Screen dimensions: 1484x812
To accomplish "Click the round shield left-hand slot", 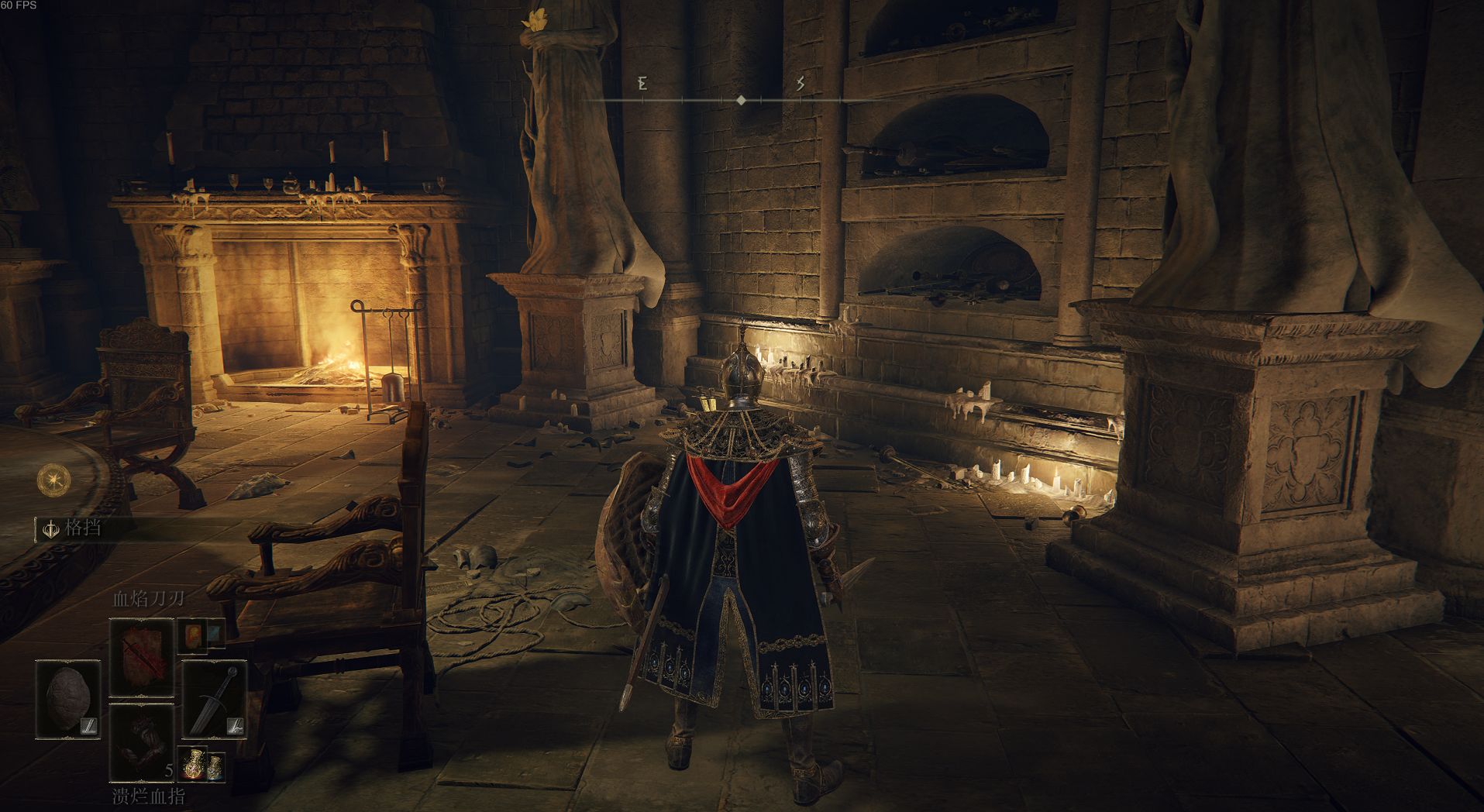I will coord(68,699).
